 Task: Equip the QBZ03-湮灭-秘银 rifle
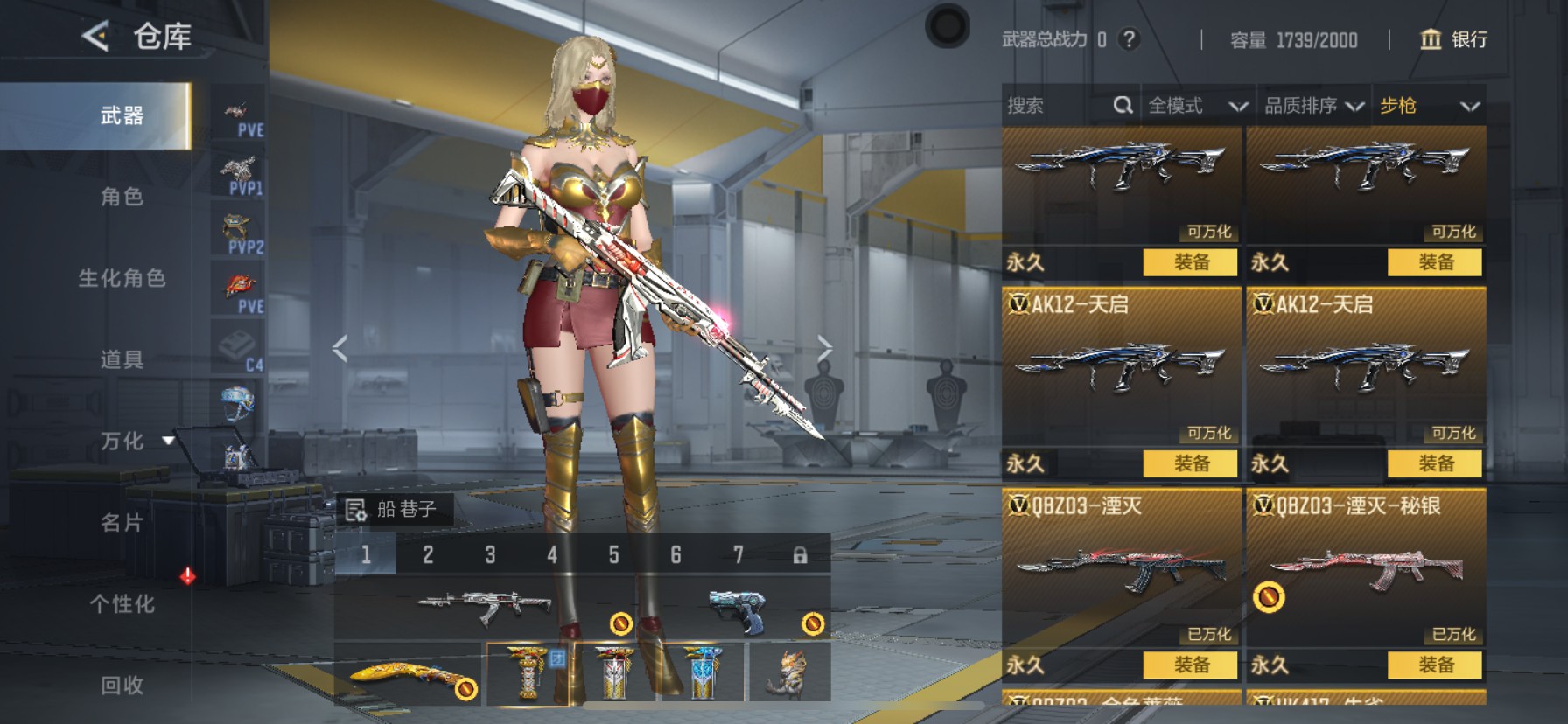[x=1435, y=665]
